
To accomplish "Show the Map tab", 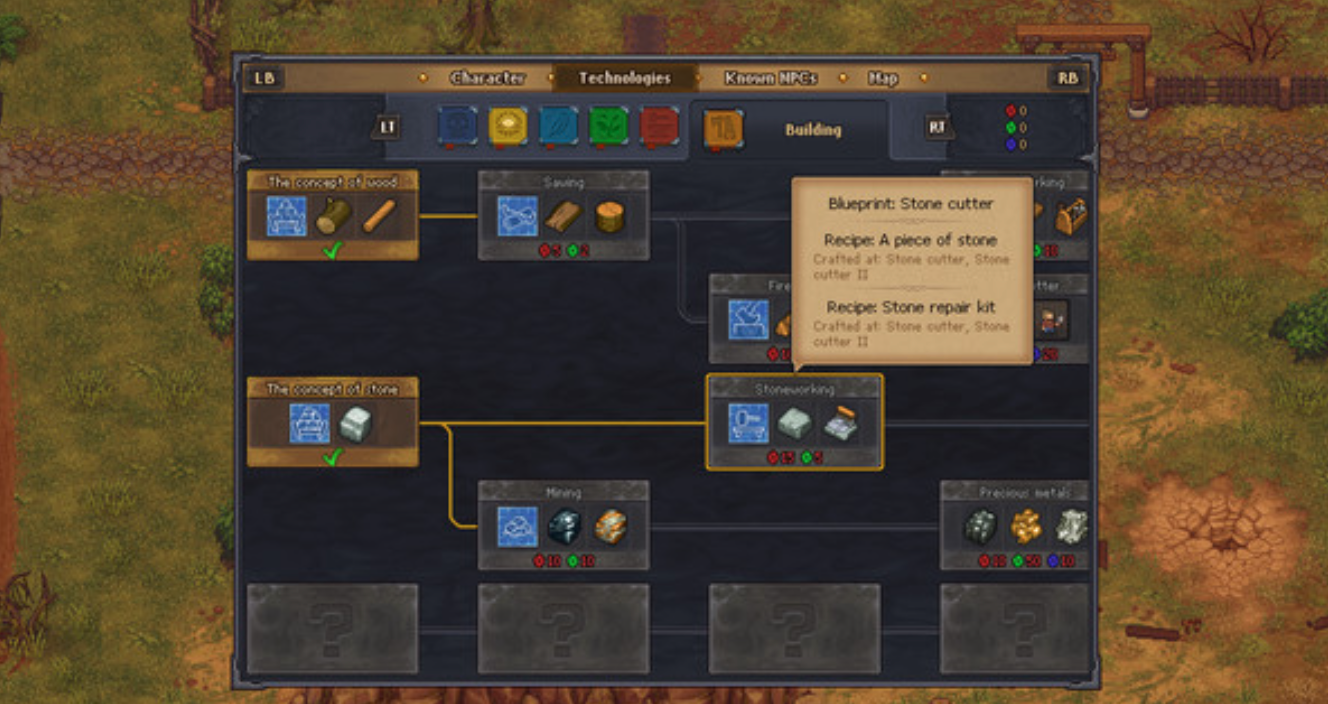I will point(883,78).
